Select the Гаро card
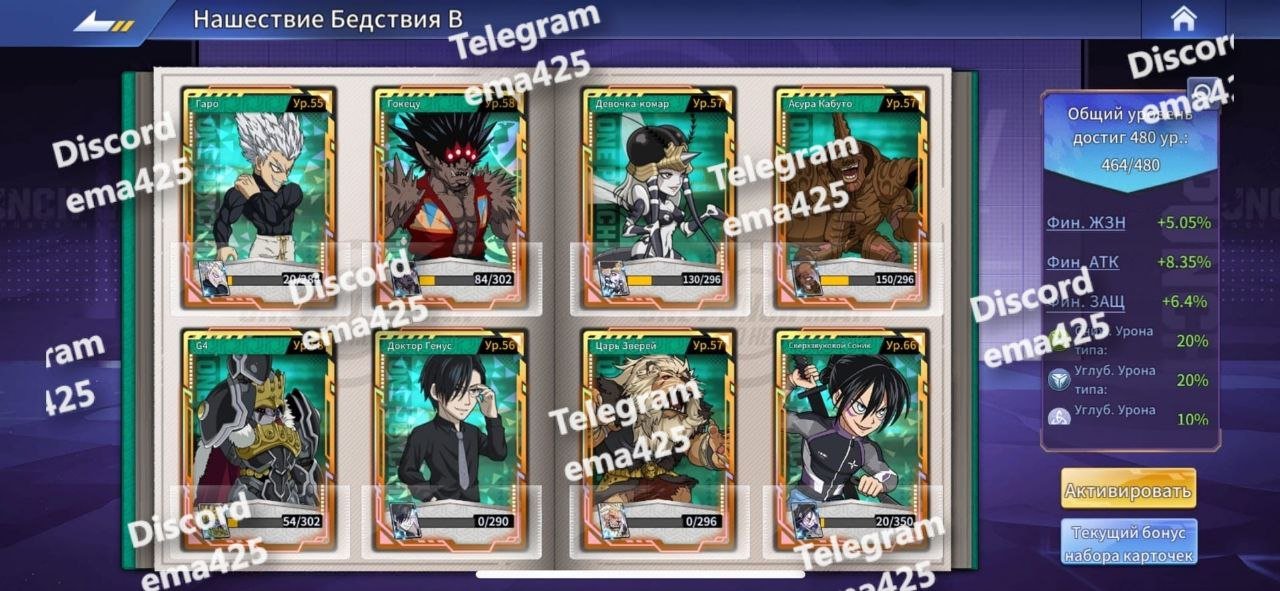The height and width of the screenshot is (591, 1280). coord(258,197)
